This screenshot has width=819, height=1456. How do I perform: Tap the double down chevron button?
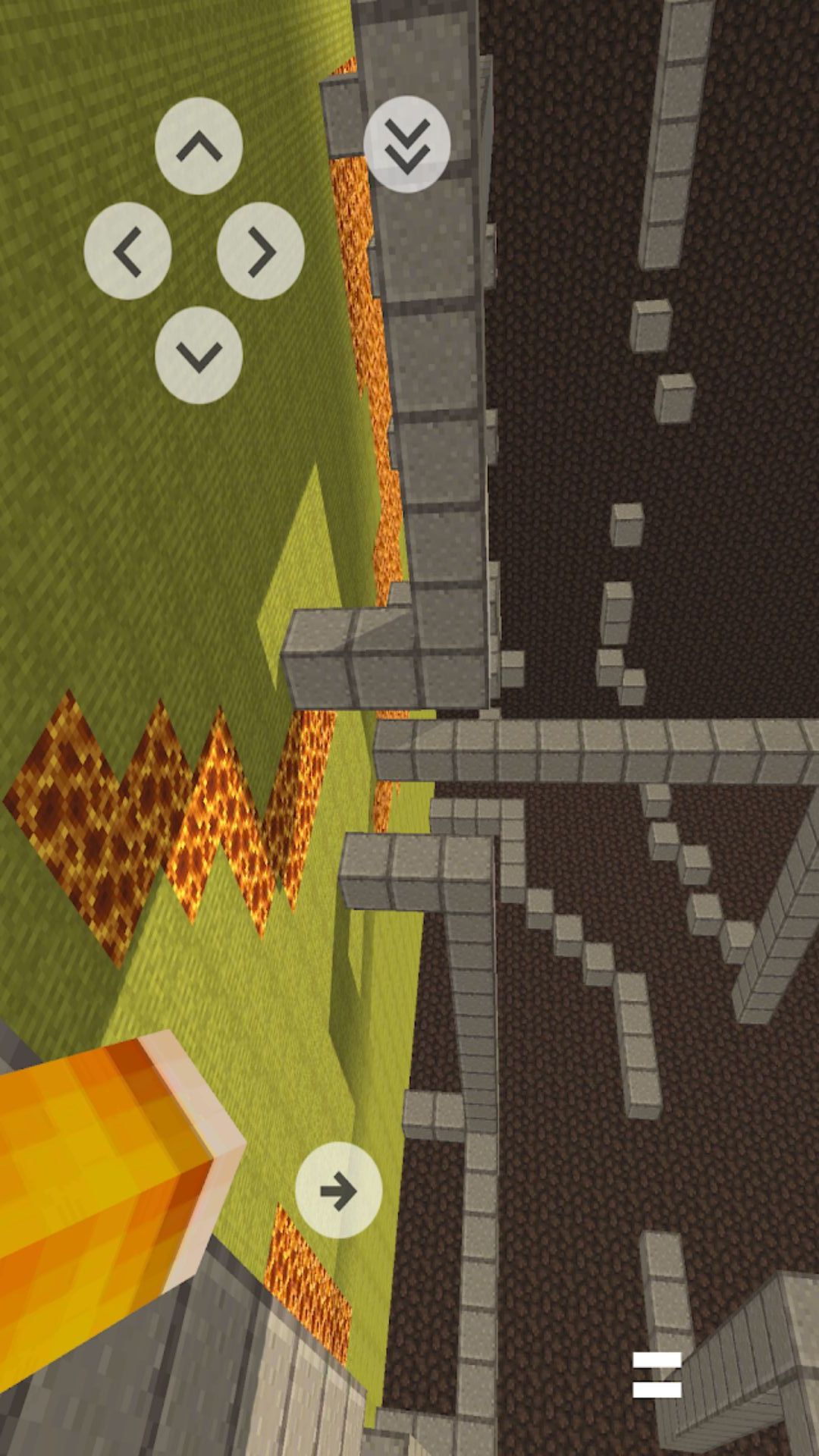click(x=407, y=144)
